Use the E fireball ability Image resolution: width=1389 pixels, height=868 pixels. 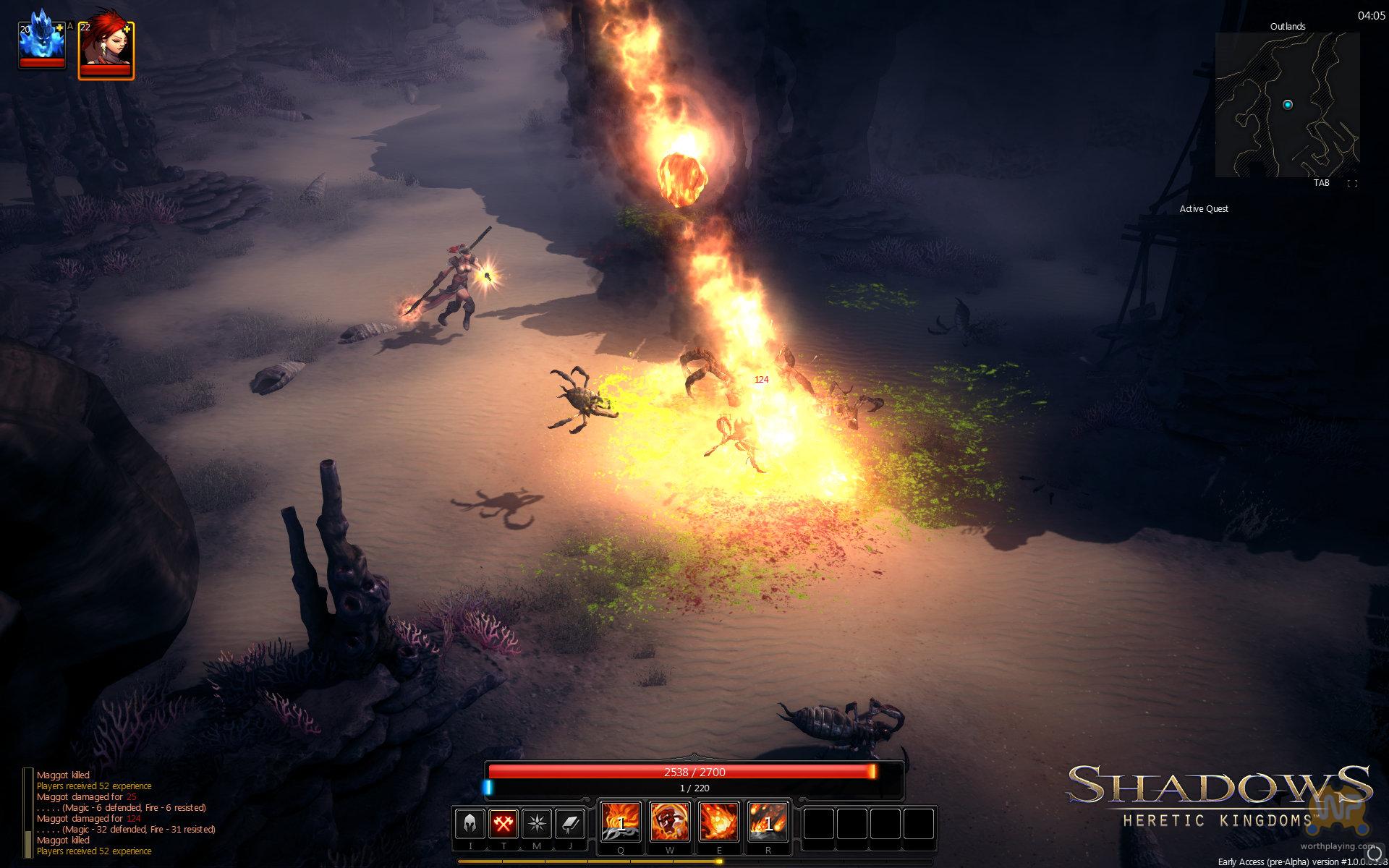719,822
